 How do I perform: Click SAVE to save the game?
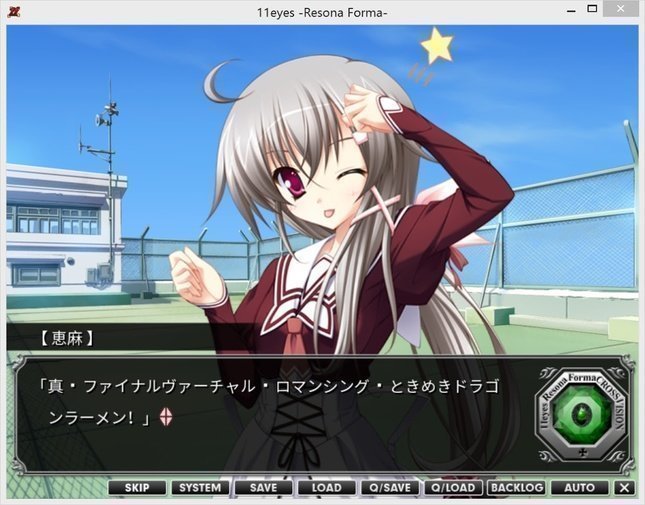[263, 488]
